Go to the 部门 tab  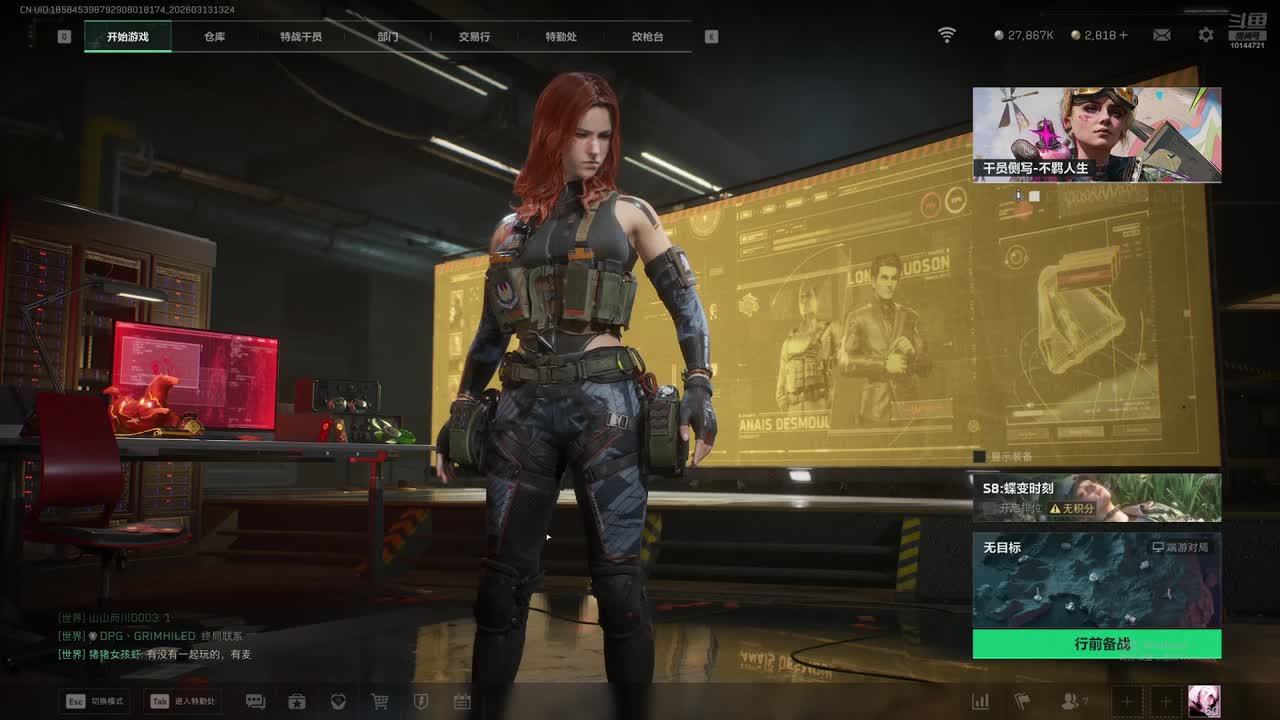(388, 37)
